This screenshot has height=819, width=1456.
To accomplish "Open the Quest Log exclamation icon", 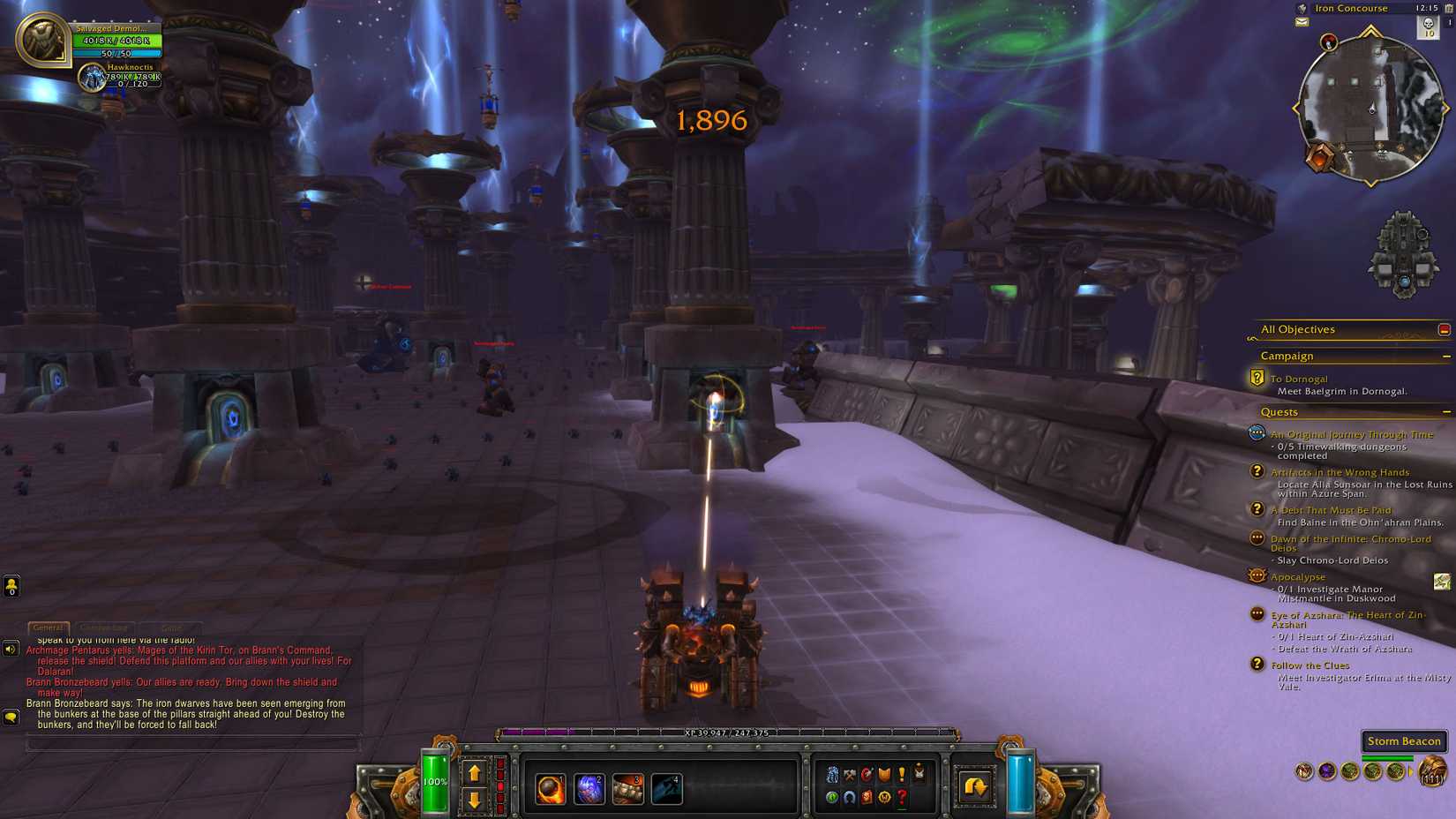I will click(900, 776).
